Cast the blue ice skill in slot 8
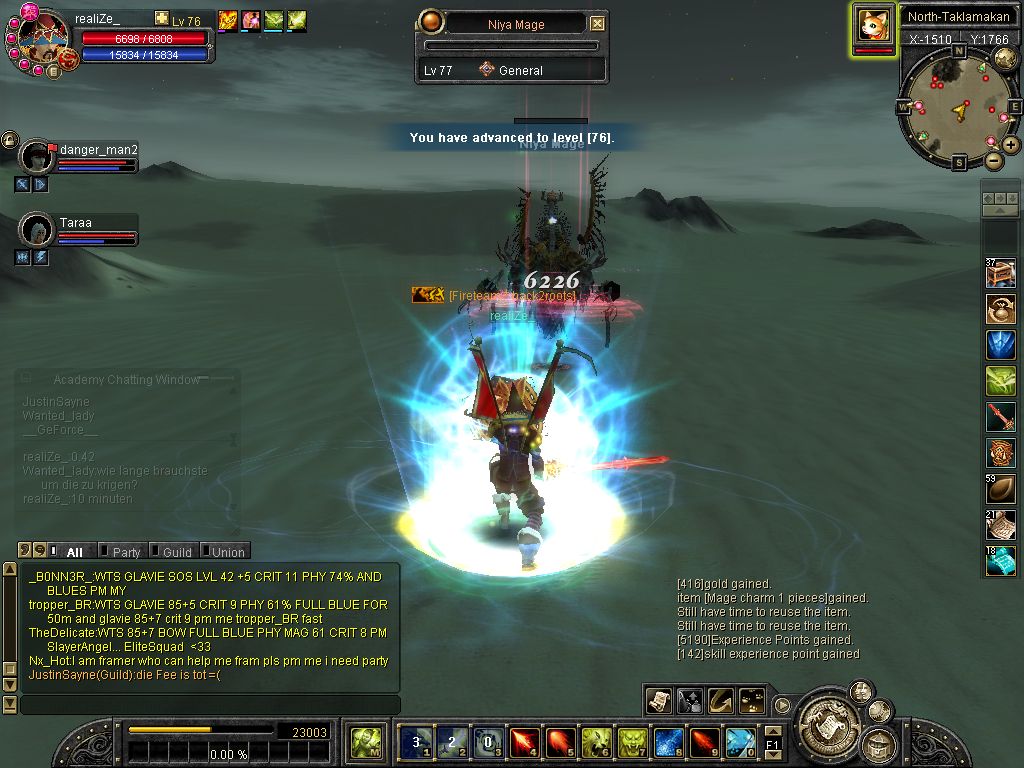The width and height of the screenshot is (1024, 768). 668,742
